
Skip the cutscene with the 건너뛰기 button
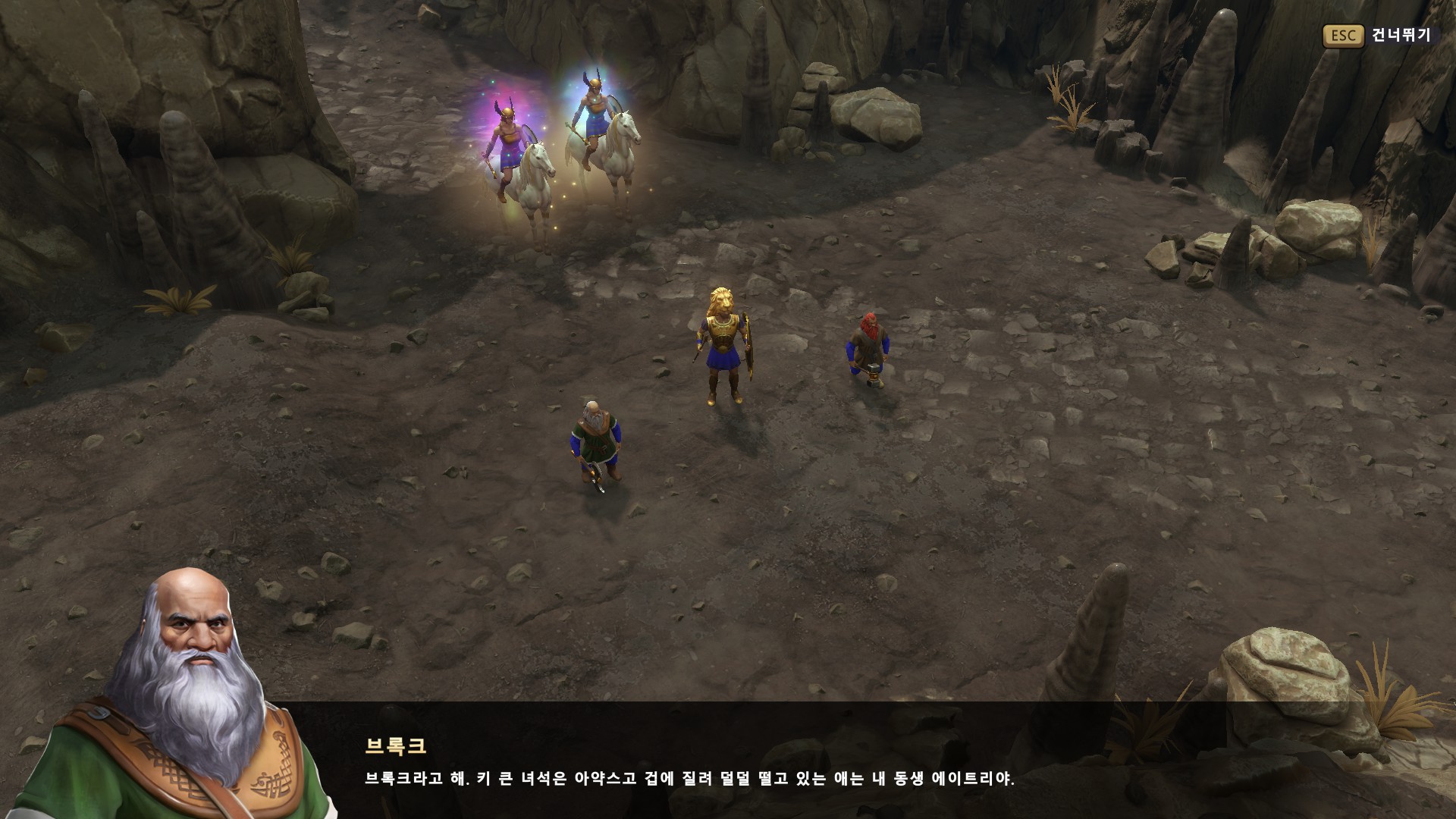click(1378, 36)
